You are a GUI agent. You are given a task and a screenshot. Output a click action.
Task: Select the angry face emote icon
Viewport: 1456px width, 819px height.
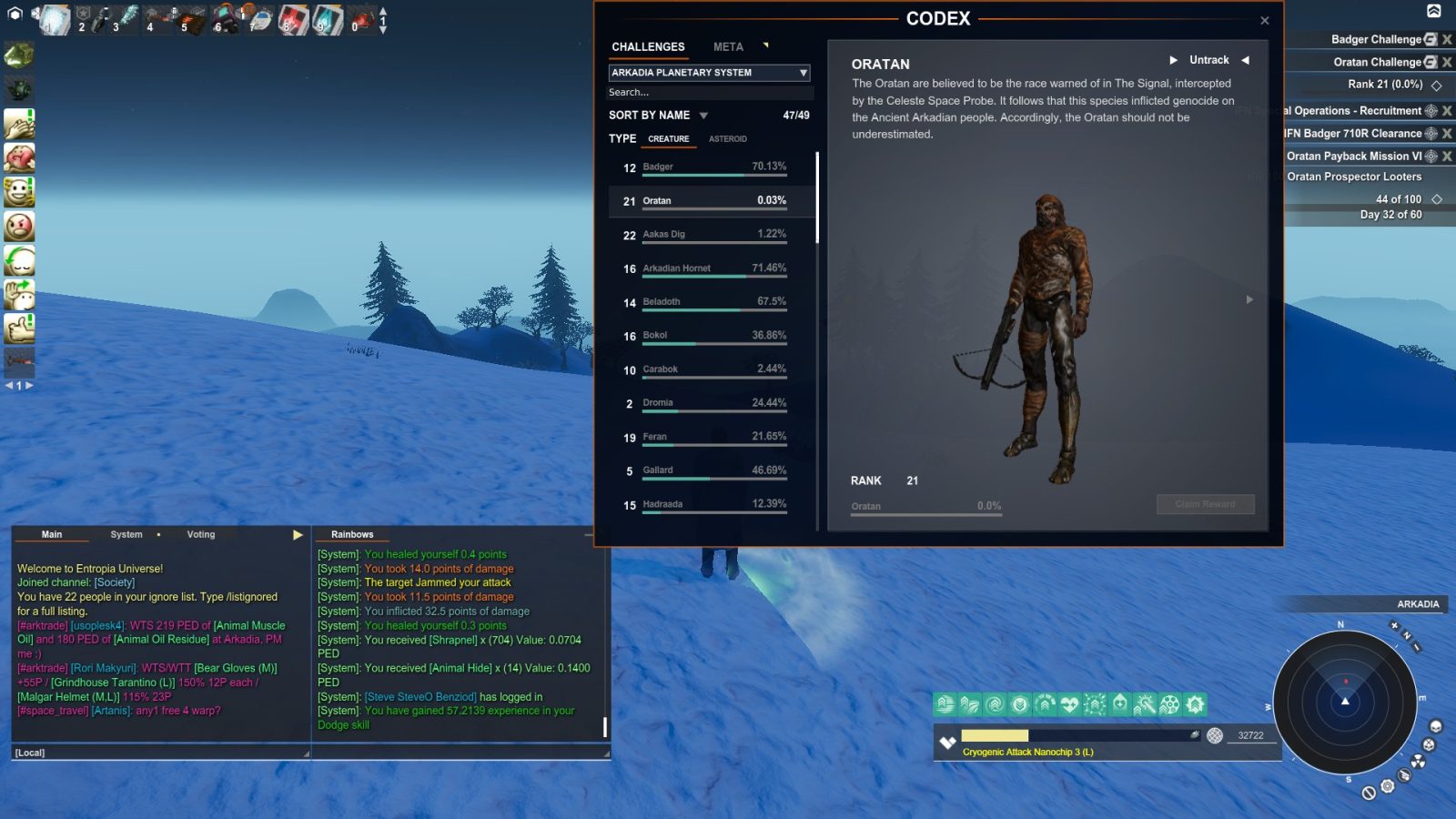(20, 227)
